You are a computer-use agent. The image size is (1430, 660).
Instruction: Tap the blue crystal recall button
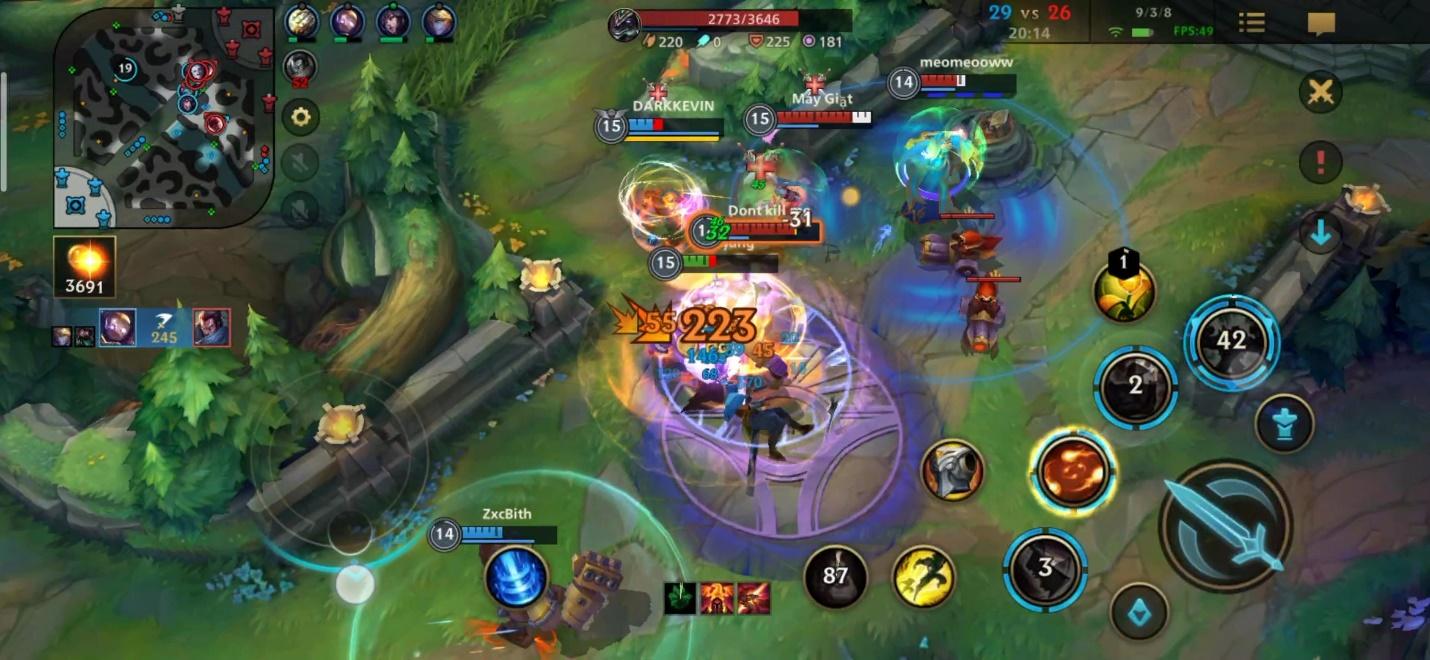(1138, 611)
